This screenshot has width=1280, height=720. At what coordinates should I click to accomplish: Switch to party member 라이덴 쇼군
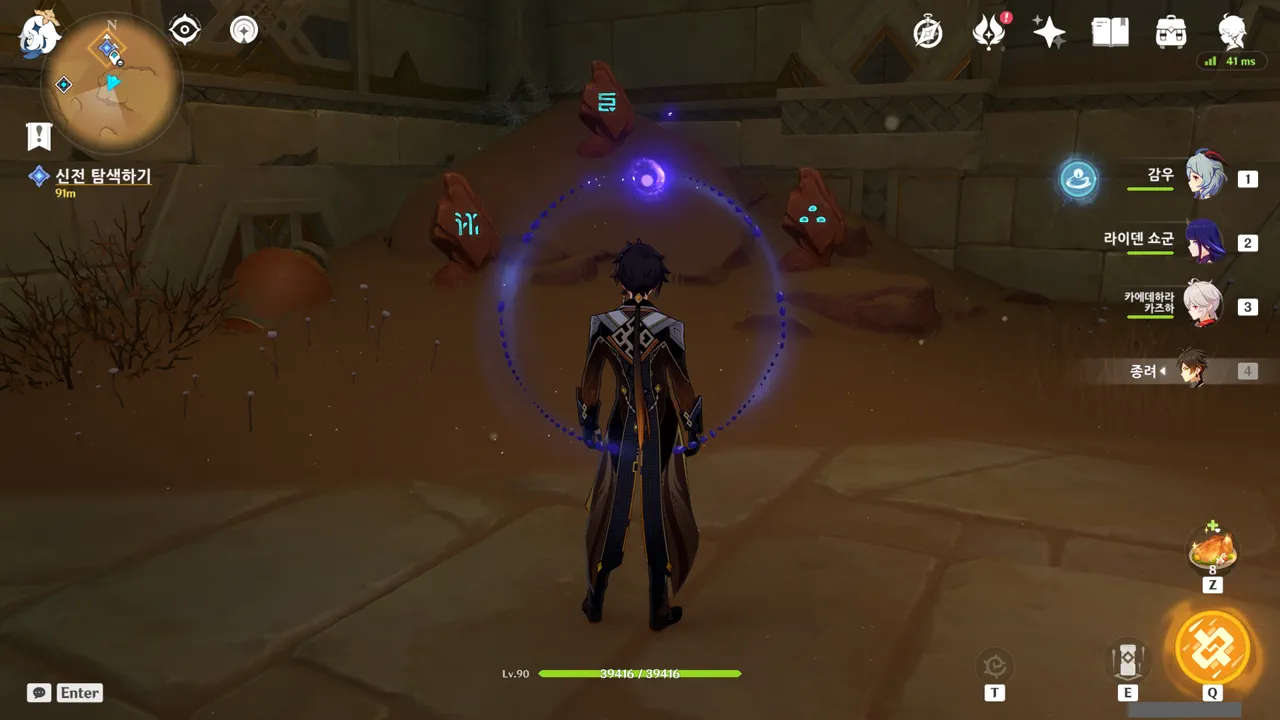(1205, 241)
